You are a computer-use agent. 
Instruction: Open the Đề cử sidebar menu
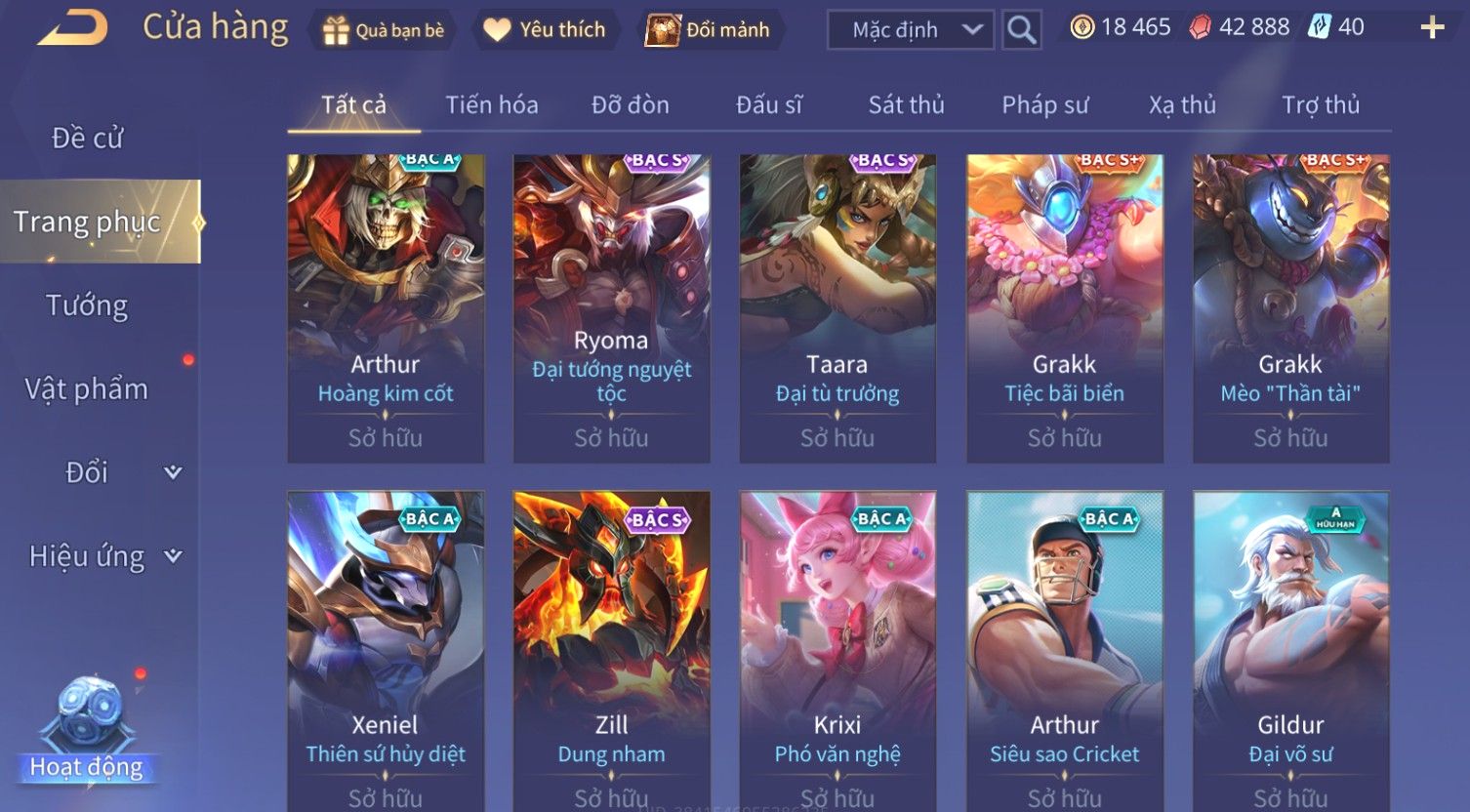click(x=88, y=139)
